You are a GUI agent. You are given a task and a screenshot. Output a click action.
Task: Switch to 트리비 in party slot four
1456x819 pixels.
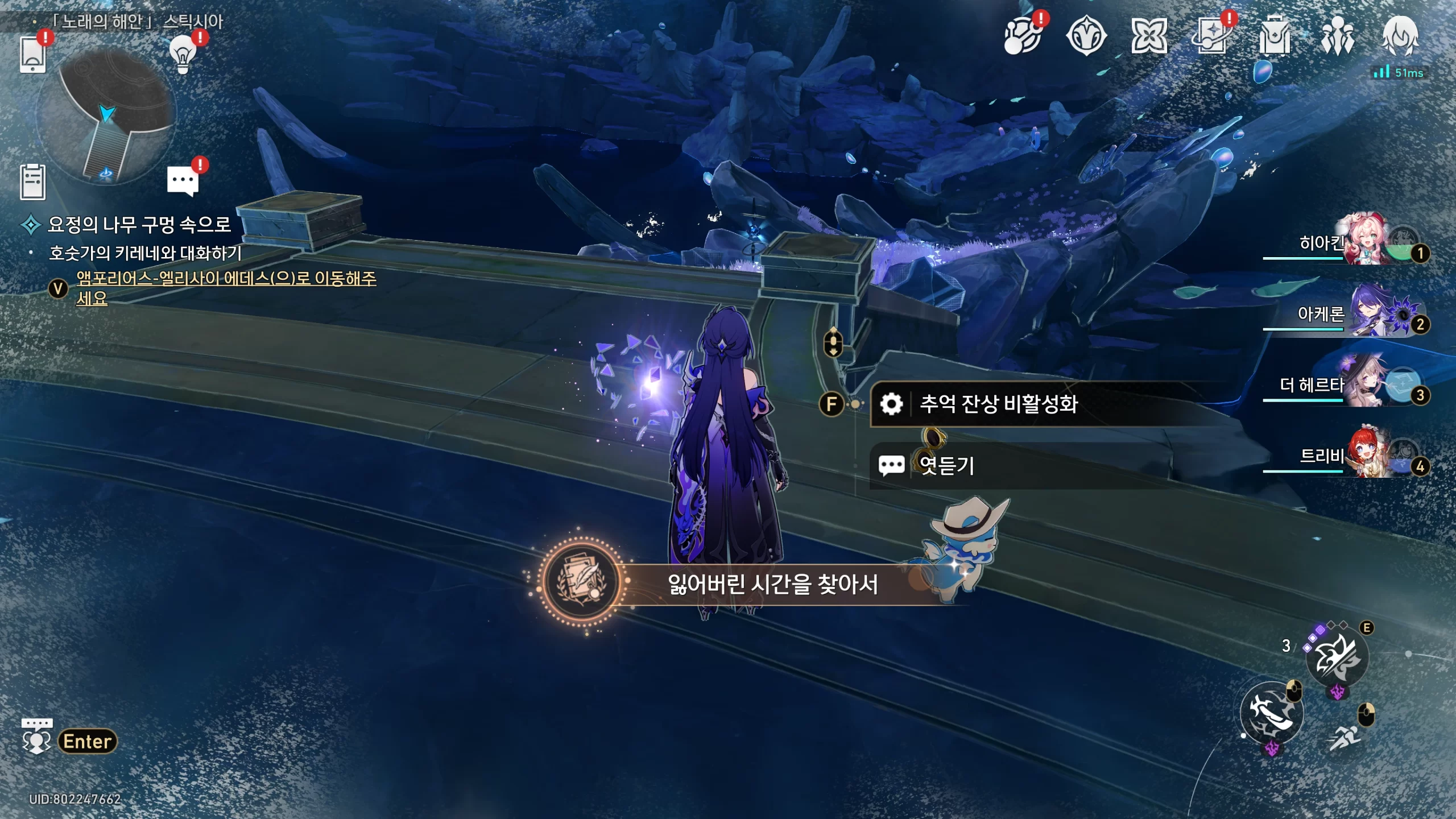click(x=1365, y=454)
